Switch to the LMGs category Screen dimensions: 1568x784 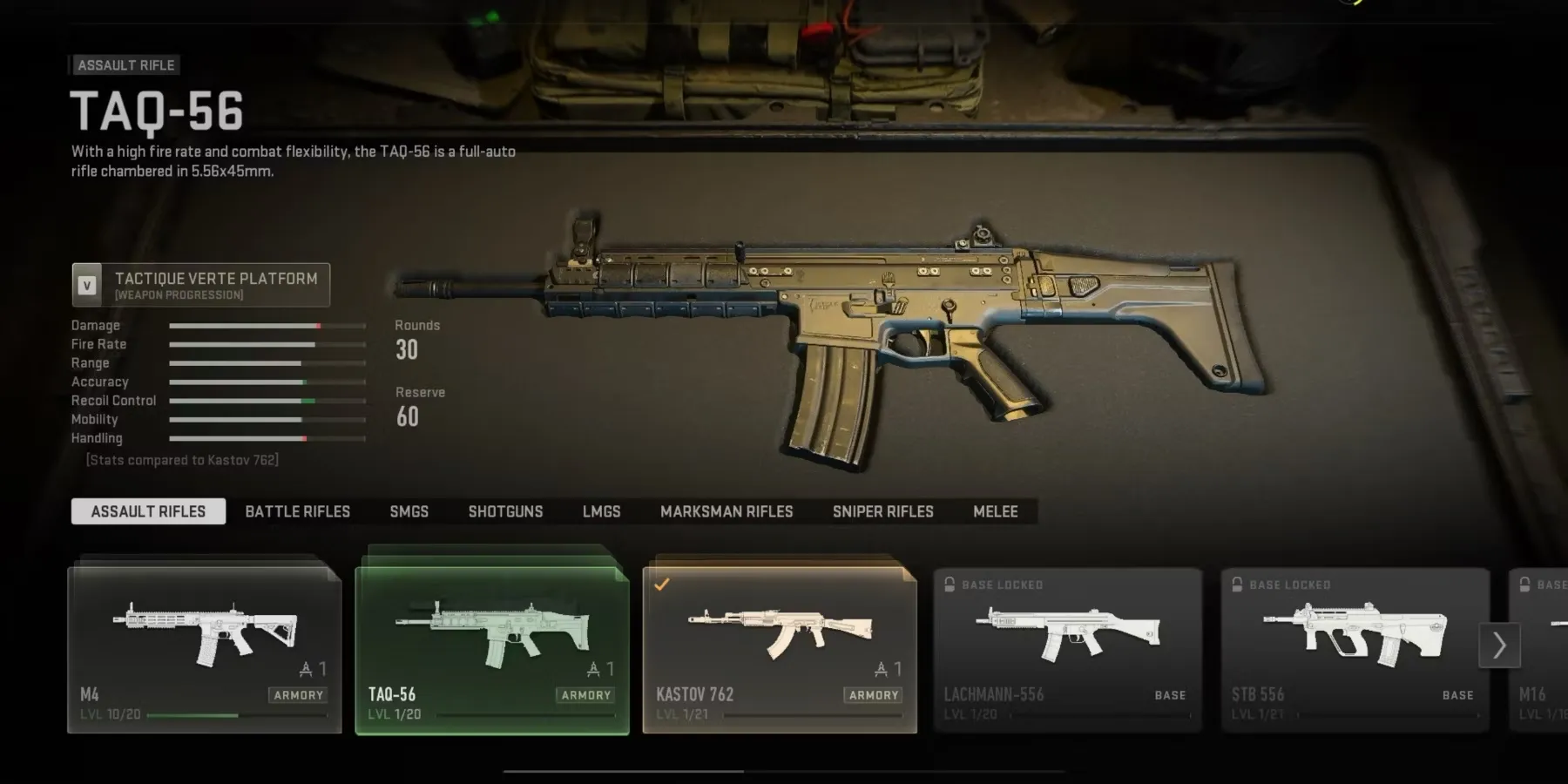(x=601, y=511)
